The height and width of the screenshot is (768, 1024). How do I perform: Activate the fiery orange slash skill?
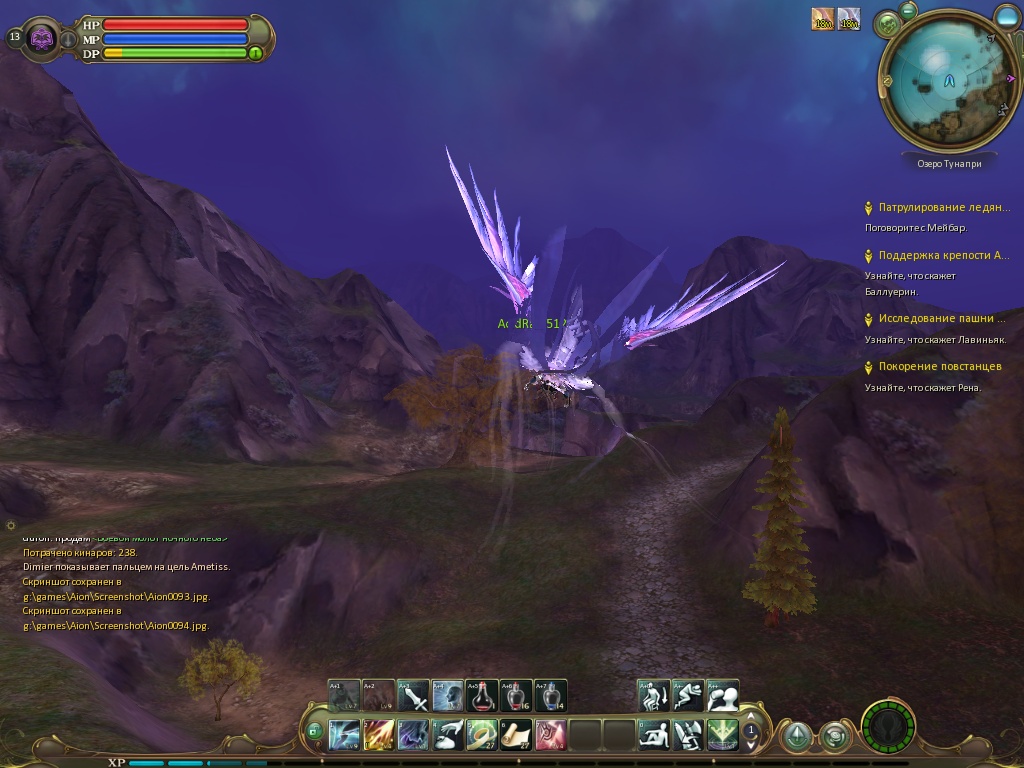379,735
